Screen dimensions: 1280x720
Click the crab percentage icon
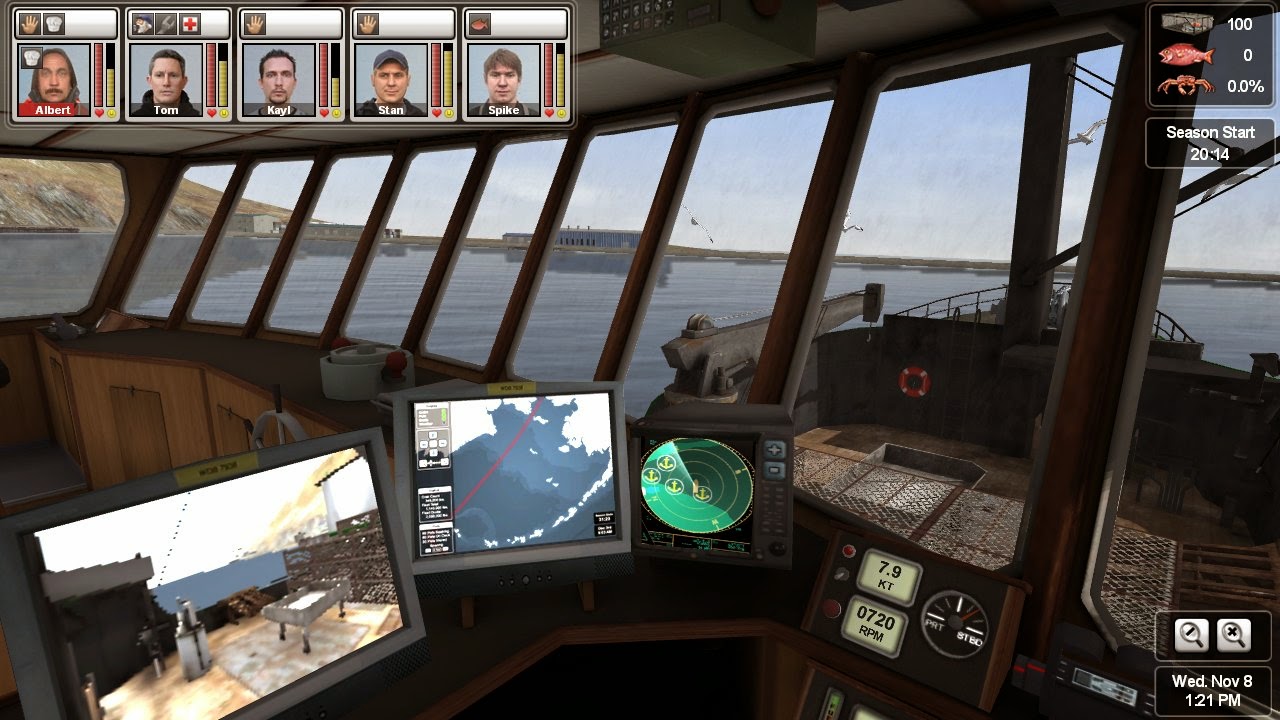point(1185,85)
